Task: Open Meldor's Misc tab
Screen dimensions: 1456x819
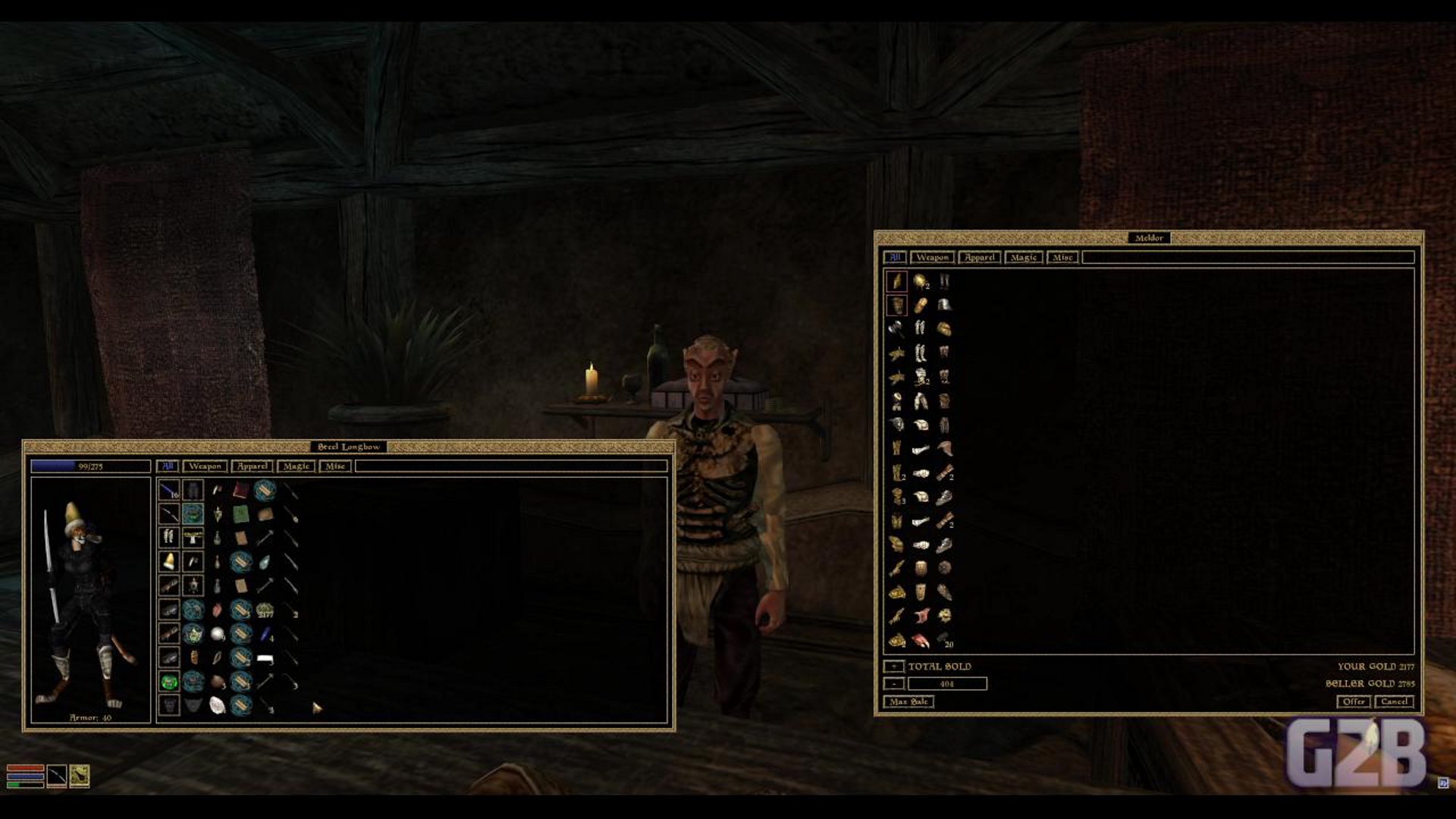Action: point(1062,258)
